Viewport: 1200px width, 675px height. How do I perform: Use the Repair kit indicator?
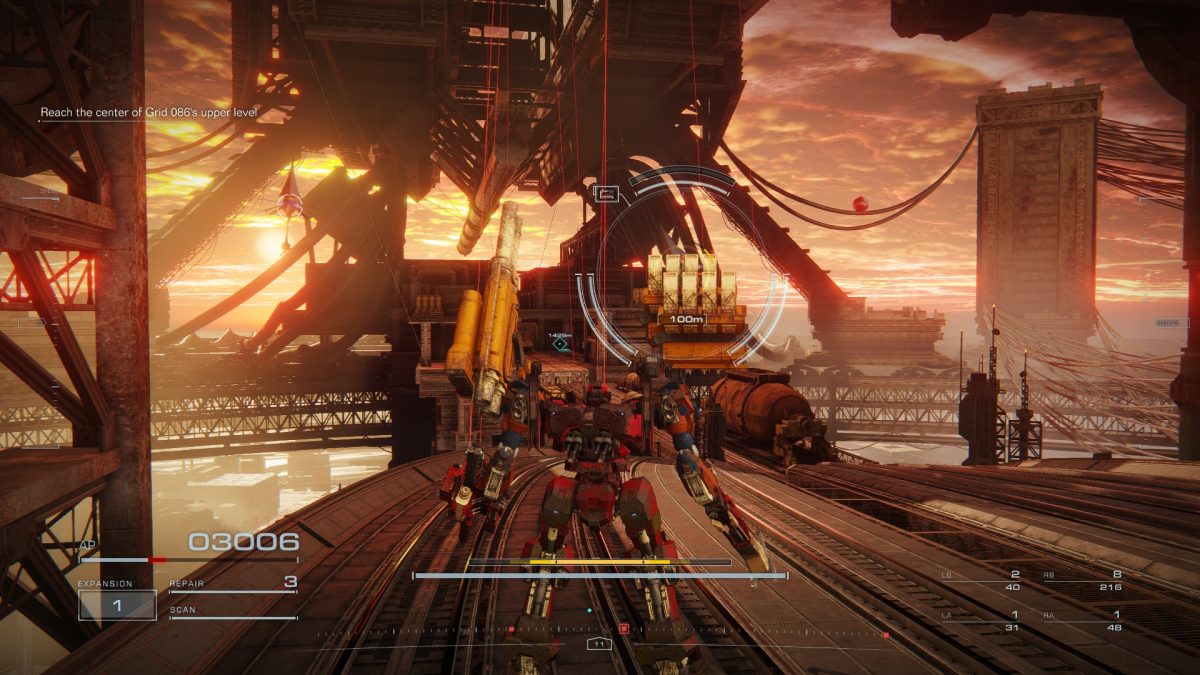(233, 583)
